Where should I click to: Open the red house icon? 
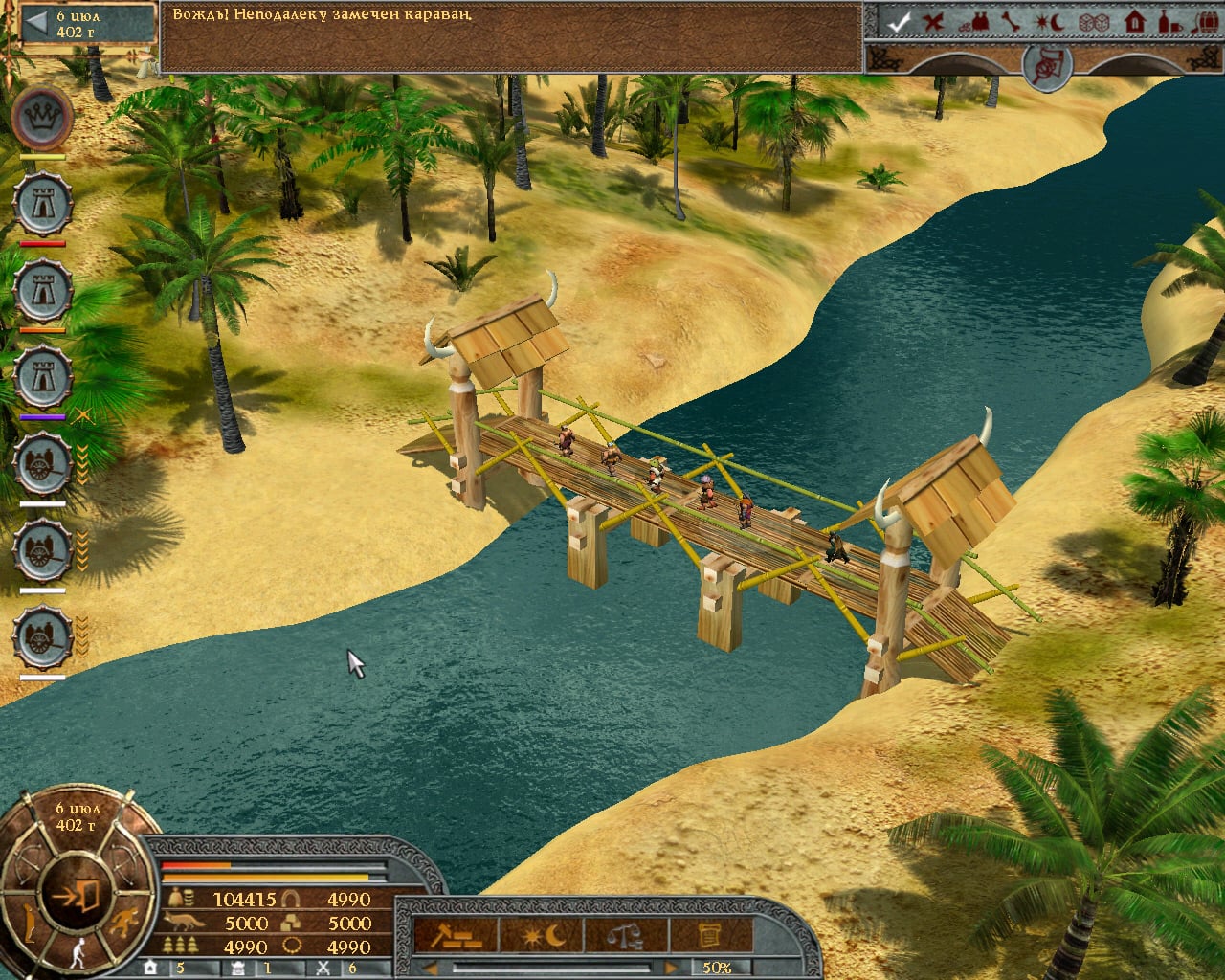pos(1134,21)
